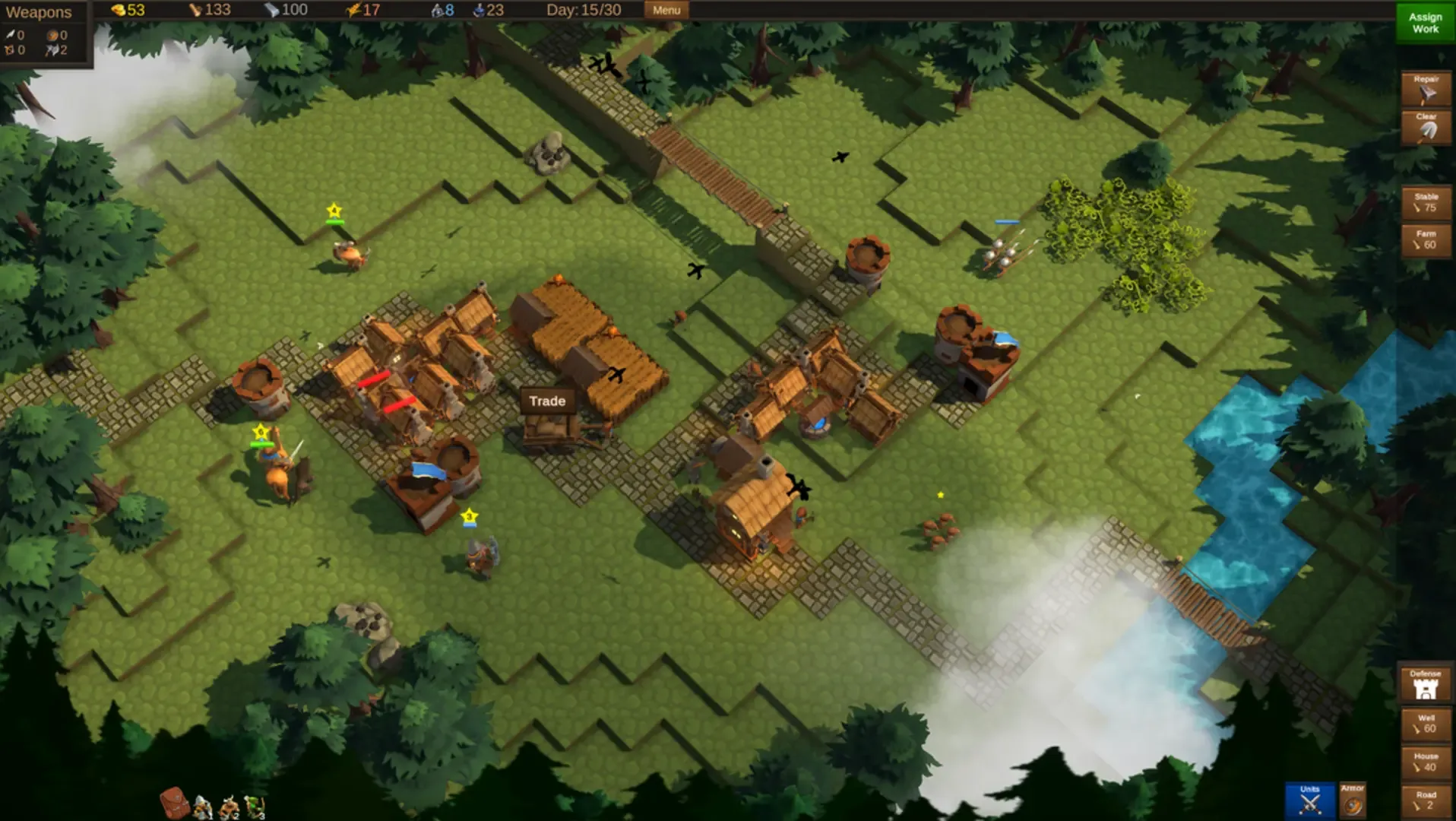
Task: Choose the Farm building icon
Action: [x=1426, y=240]
